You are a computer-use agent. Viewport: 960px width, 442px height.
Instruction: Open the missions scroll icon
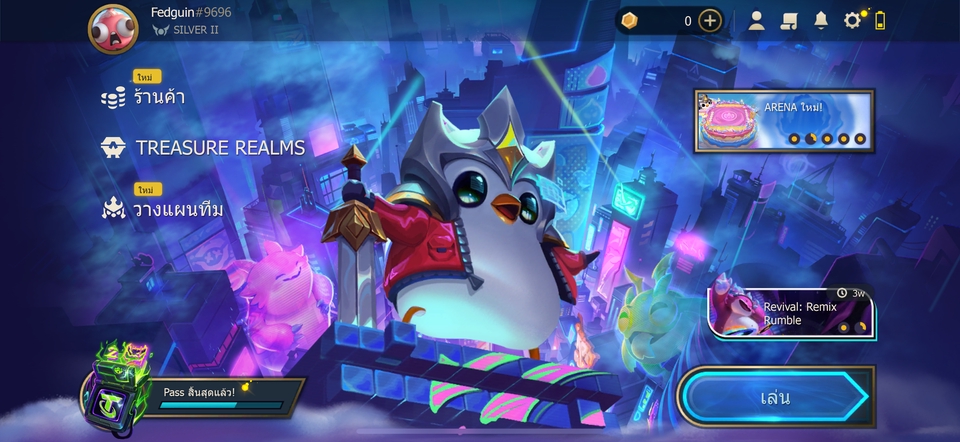[x=788, y=21]
